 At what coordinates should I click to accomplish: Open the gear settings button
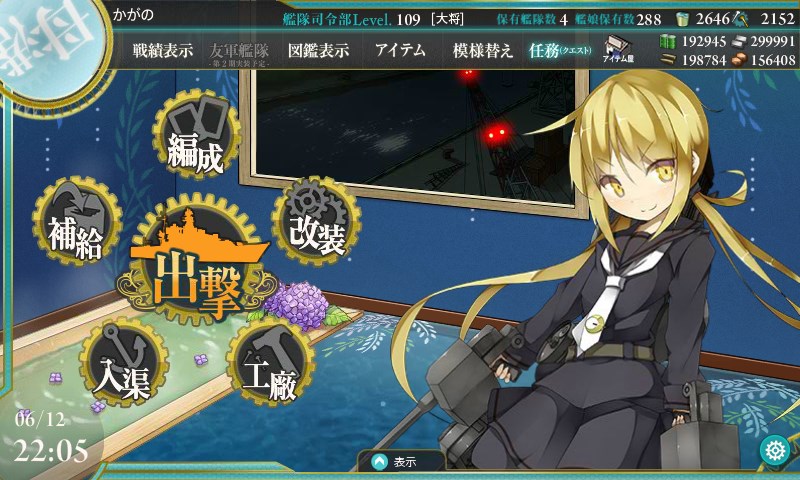pos(773,451)
